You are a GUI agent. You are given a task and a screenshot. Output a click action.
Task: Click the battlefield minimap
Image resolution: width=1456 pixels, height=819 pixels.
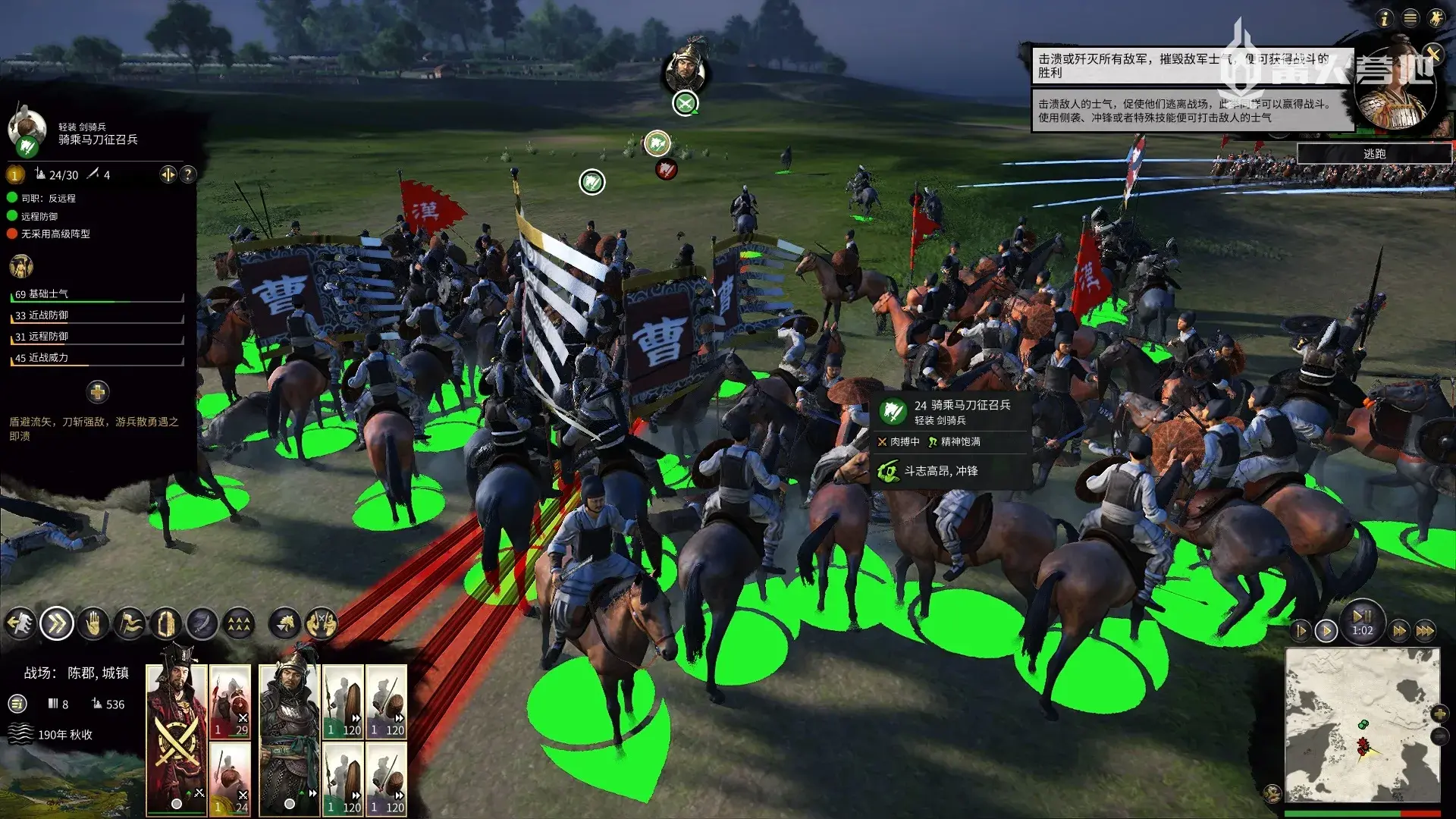(1362, 724)
